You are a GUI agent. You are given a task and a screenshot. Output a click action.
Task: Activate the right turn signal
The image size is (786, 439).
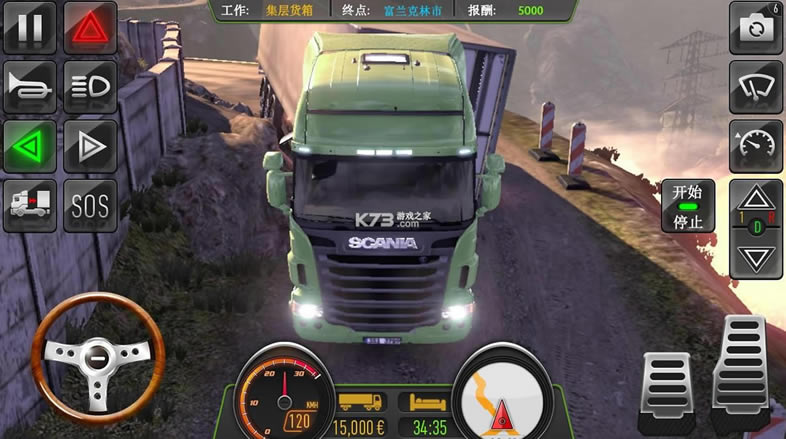(90, 147)
